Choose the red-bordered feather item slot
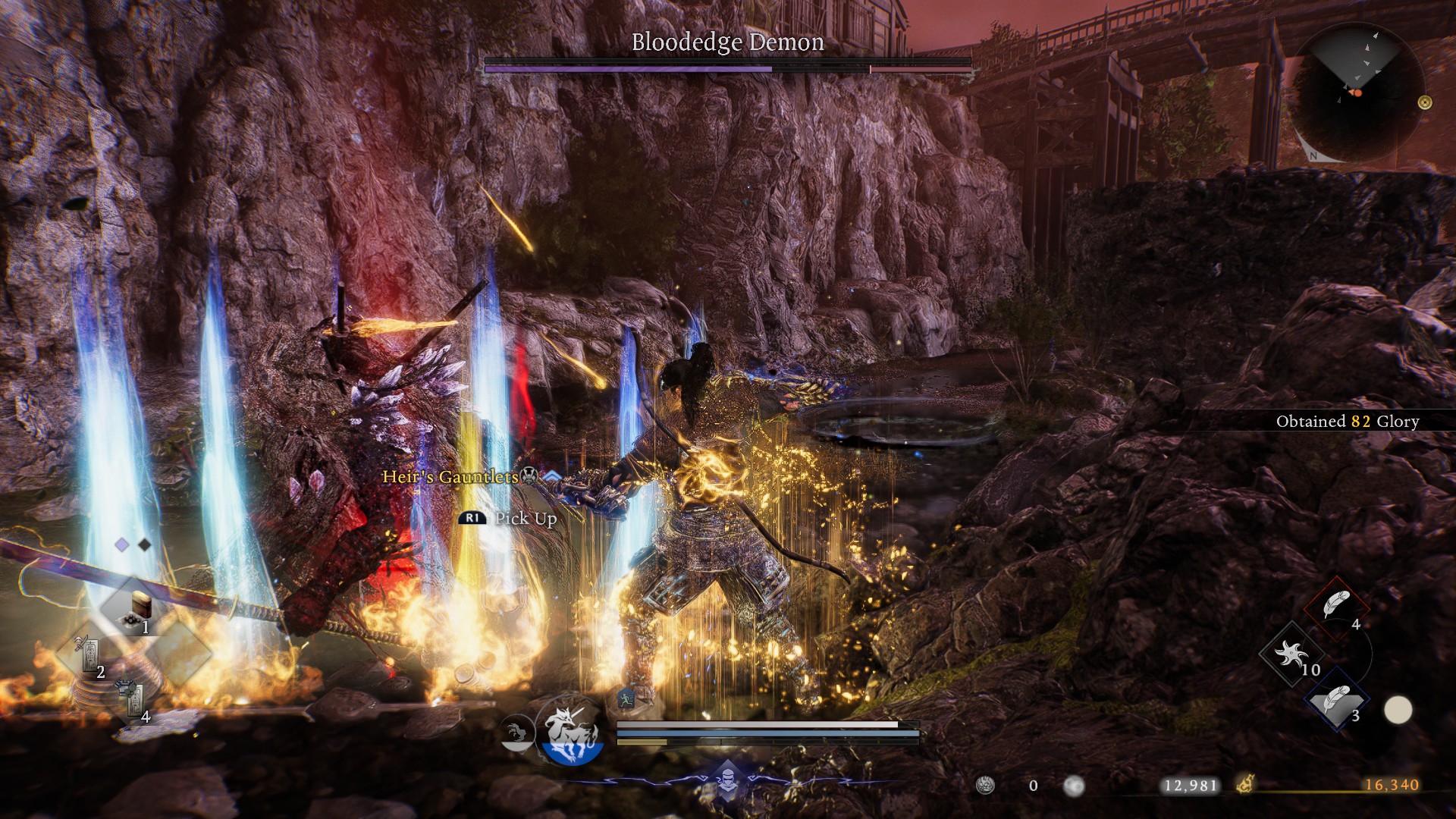 1336,607
